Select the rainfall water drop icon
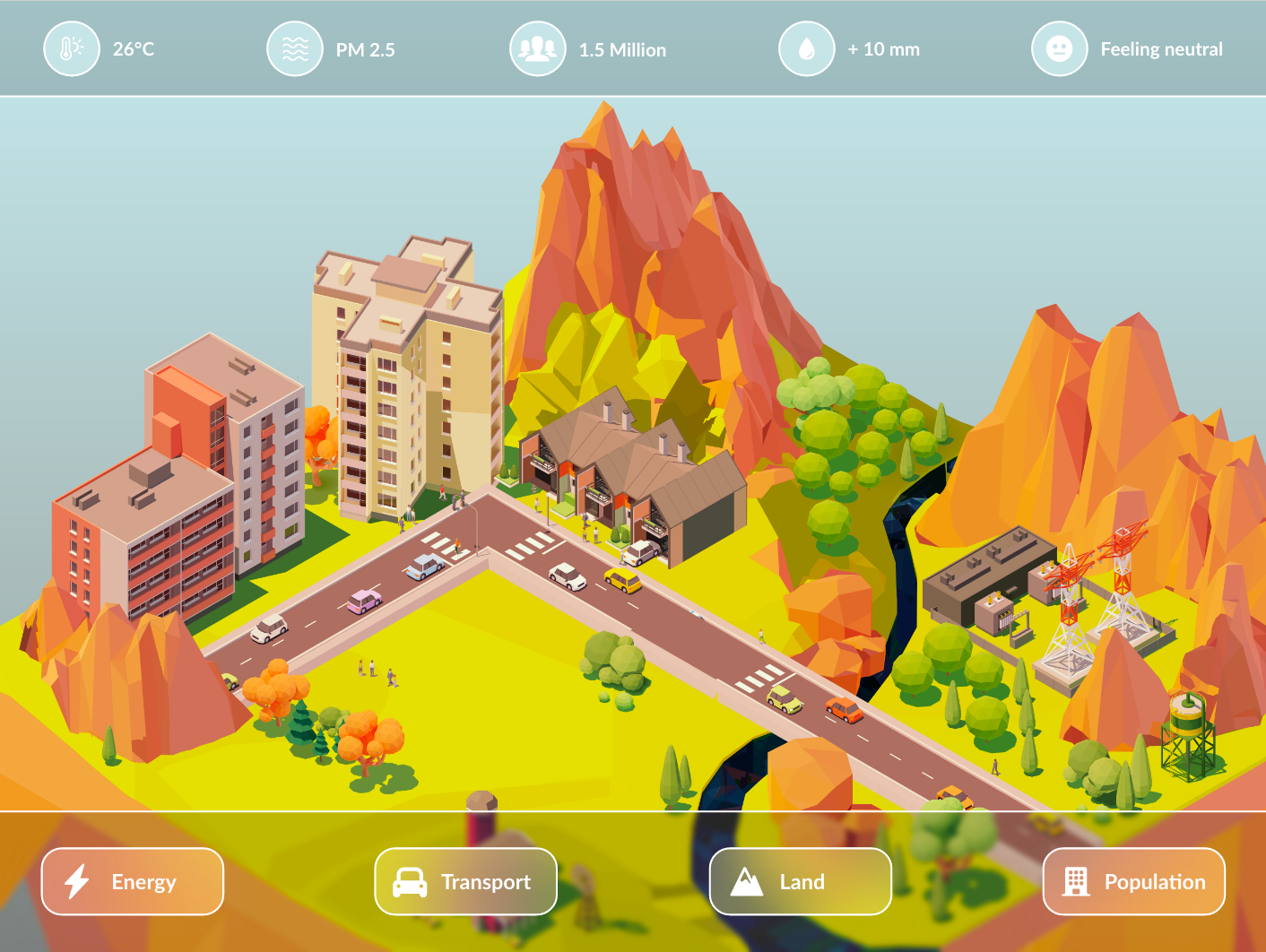The width and height of the screenshot is (1266, 952). point(806,49)
